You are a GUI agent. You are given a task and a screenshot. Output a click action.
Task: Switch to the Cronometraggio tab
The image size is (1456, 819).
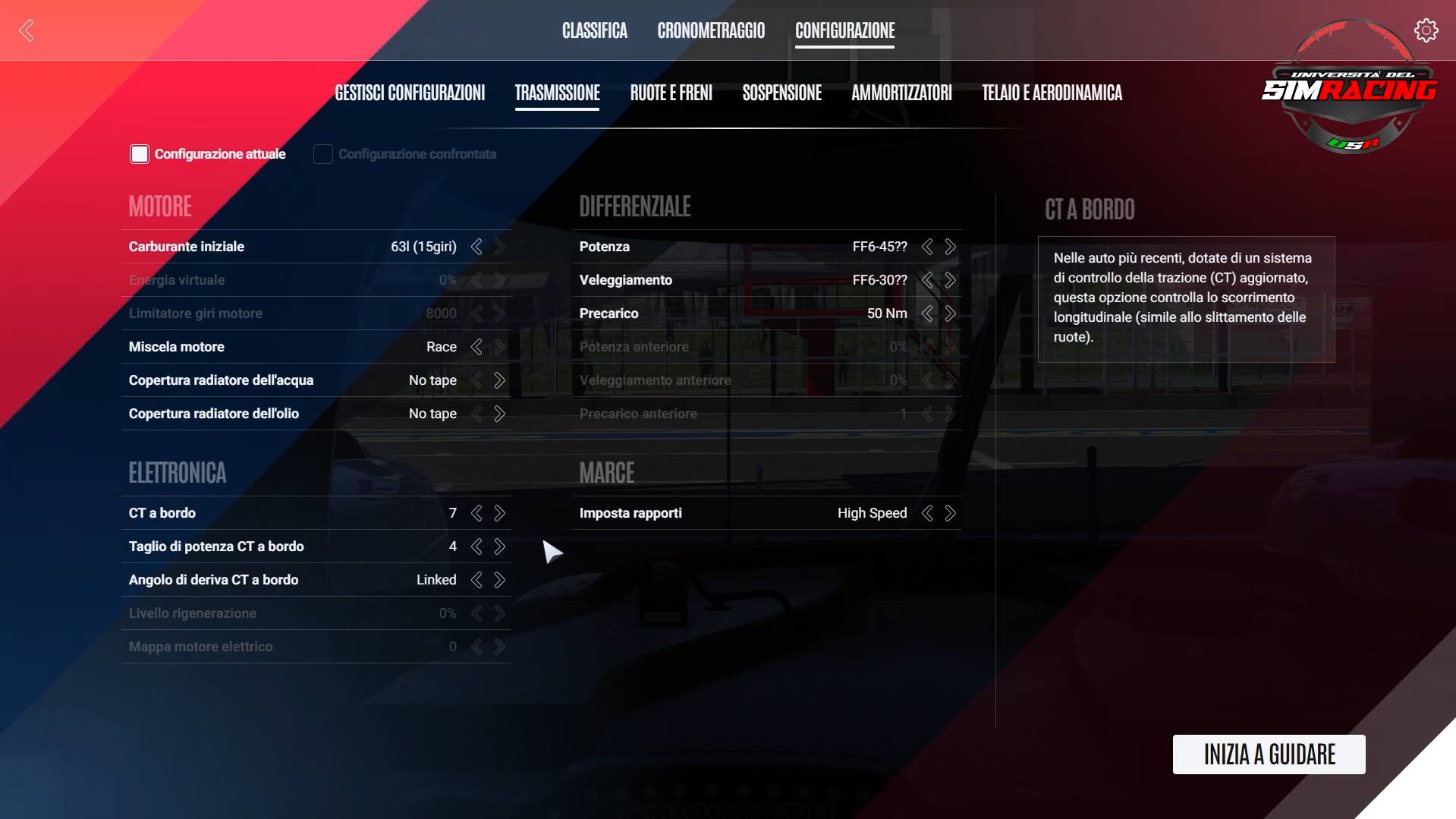[x=711, y=31]
